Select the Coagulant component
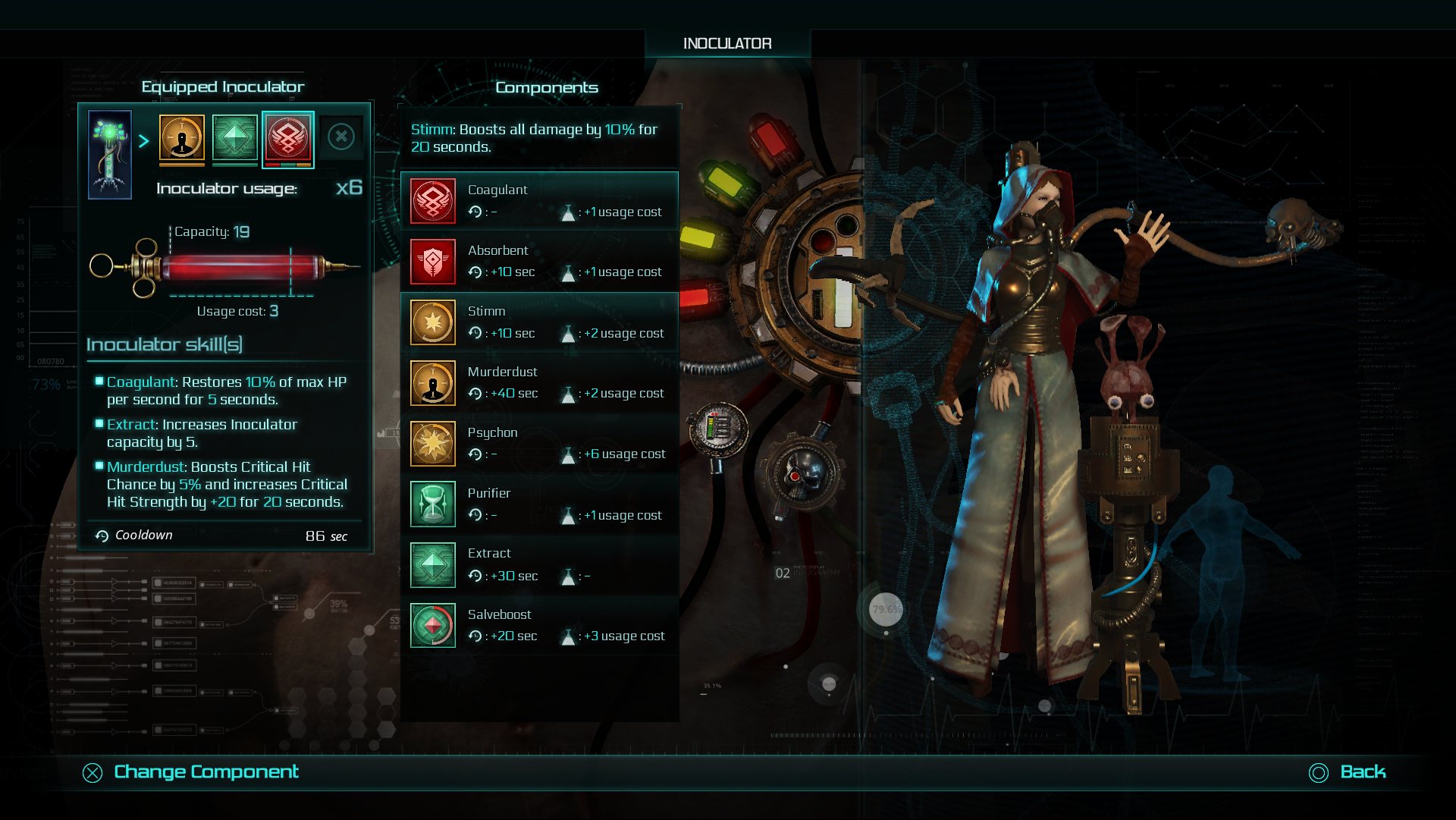 [x=539, y=201]
